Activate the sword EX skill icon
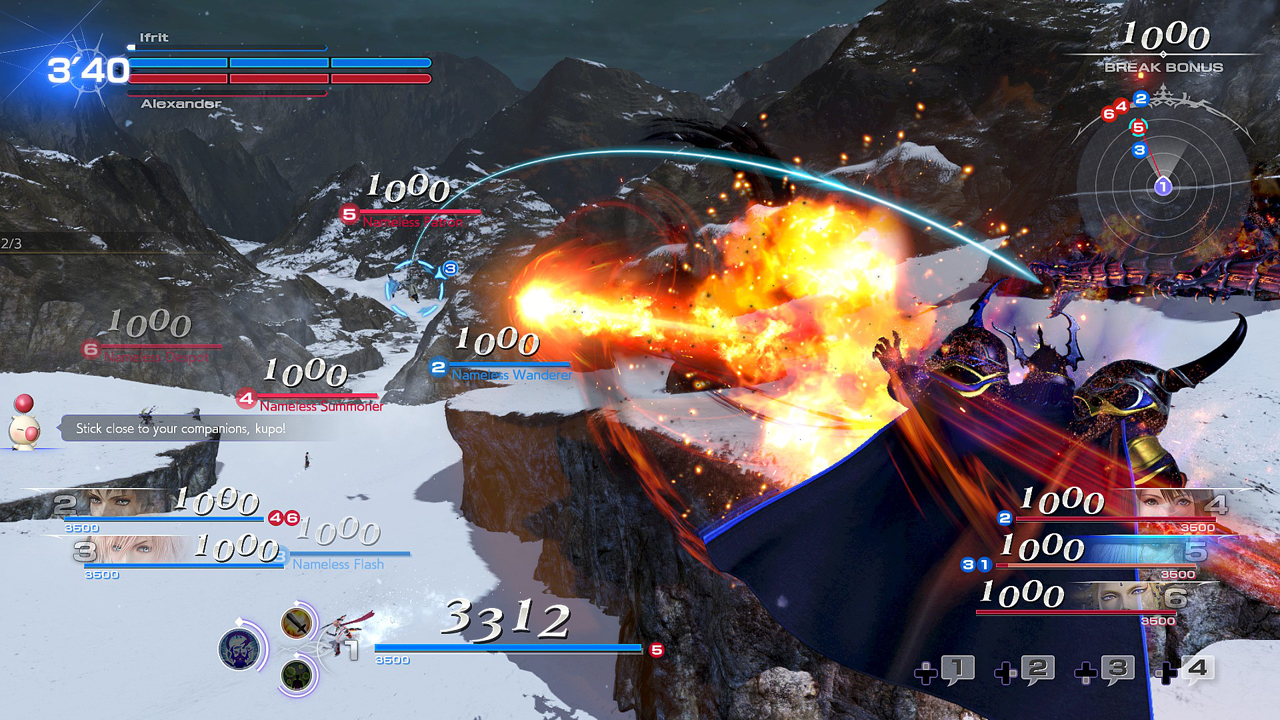 (296, 624)
